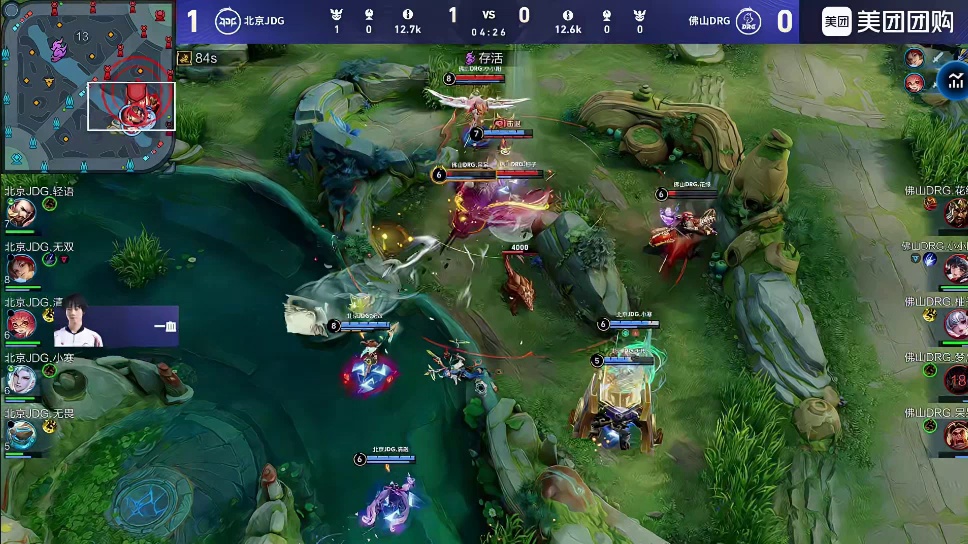Select player 北京JDG.无双's hero portrait
The width and height of the screenshot is (968, 544).
pos(20,267)
